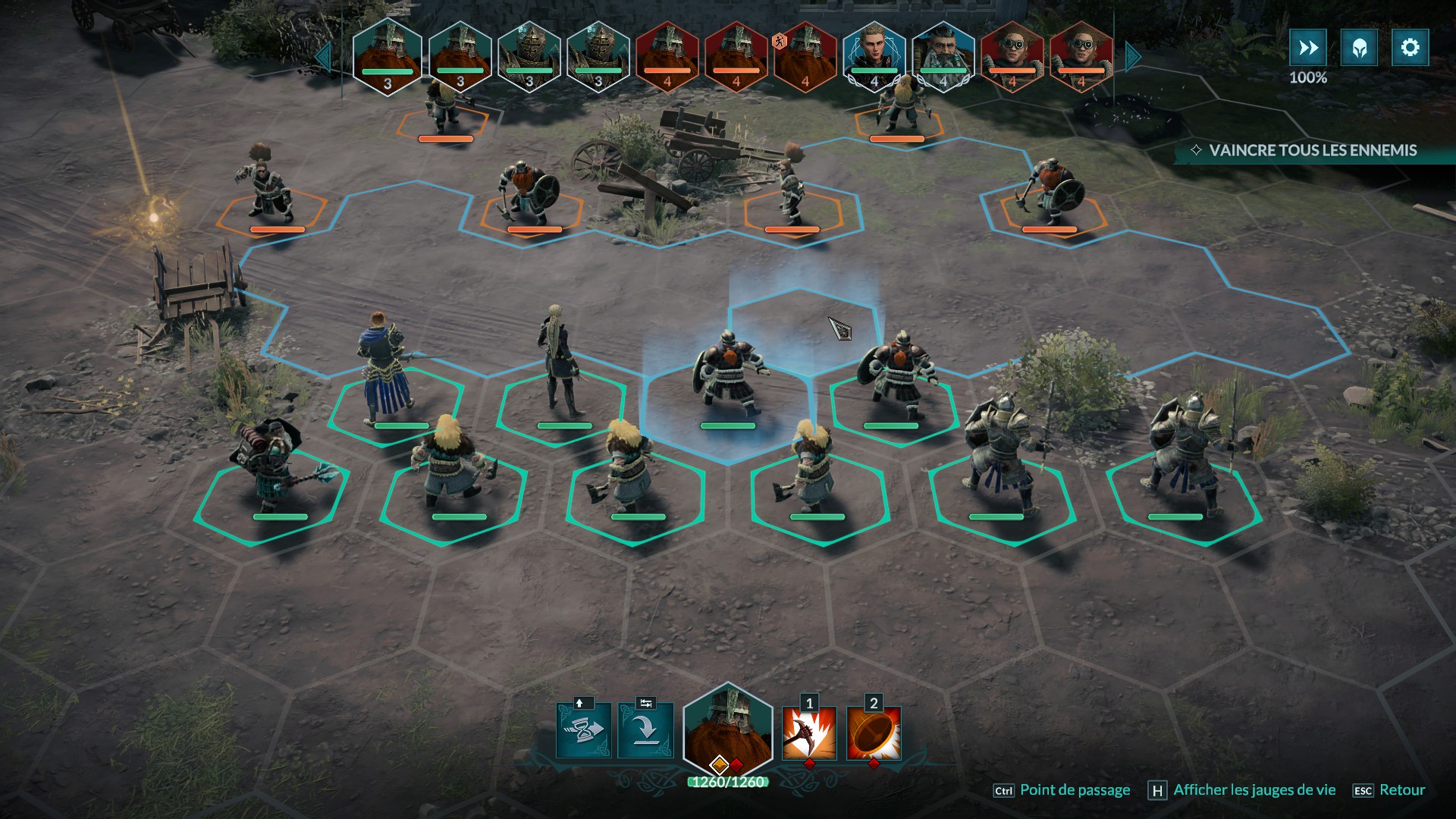
Task: Activate ability 2, the shield bash
Action: (874, 733)
